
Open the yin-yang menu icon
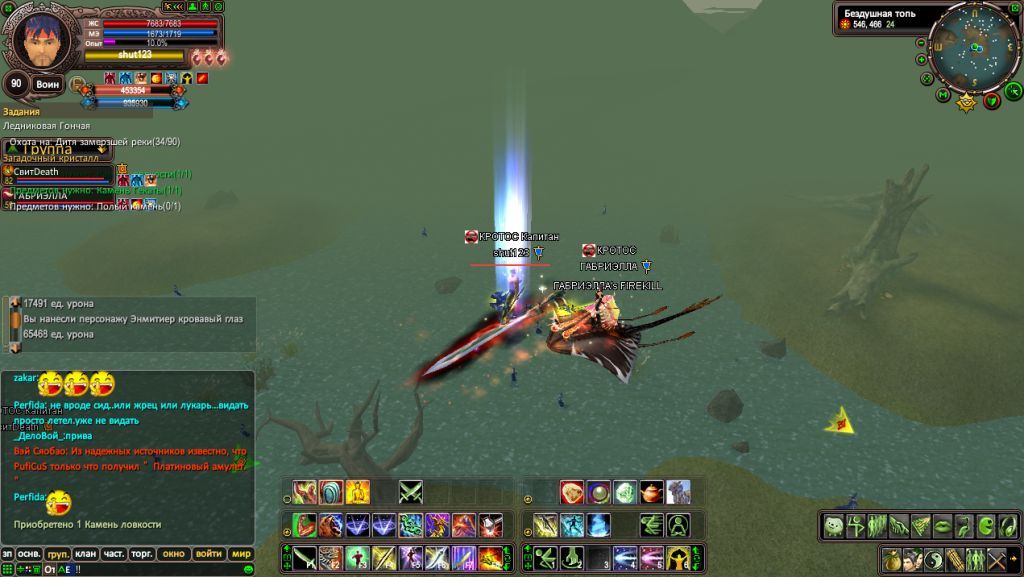tap(934, 559)
